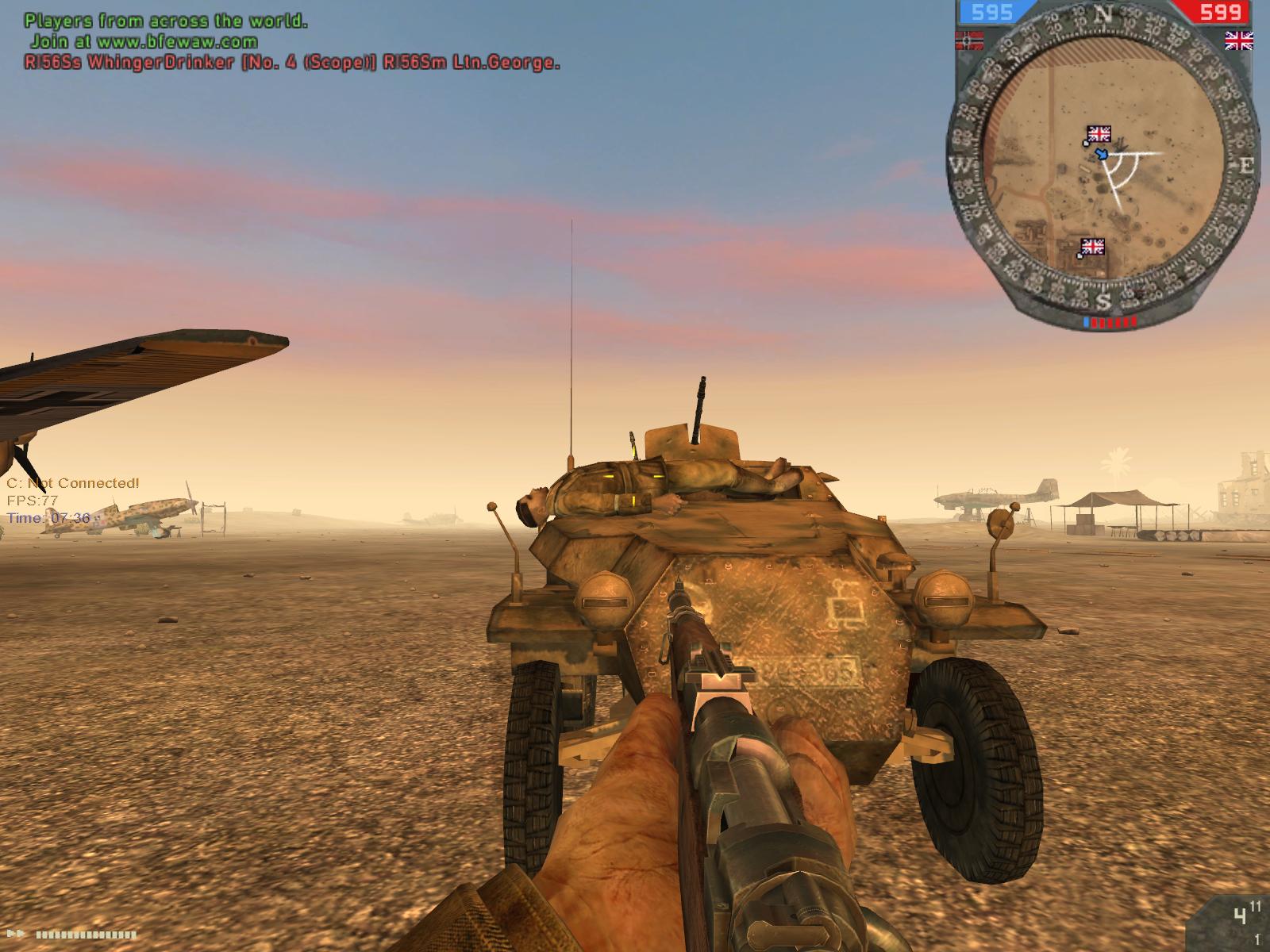The width and height of the screenshot is (1270, 952).
Task: Select the British flag marker nearest the player arrow
Action: [1099, 133]
